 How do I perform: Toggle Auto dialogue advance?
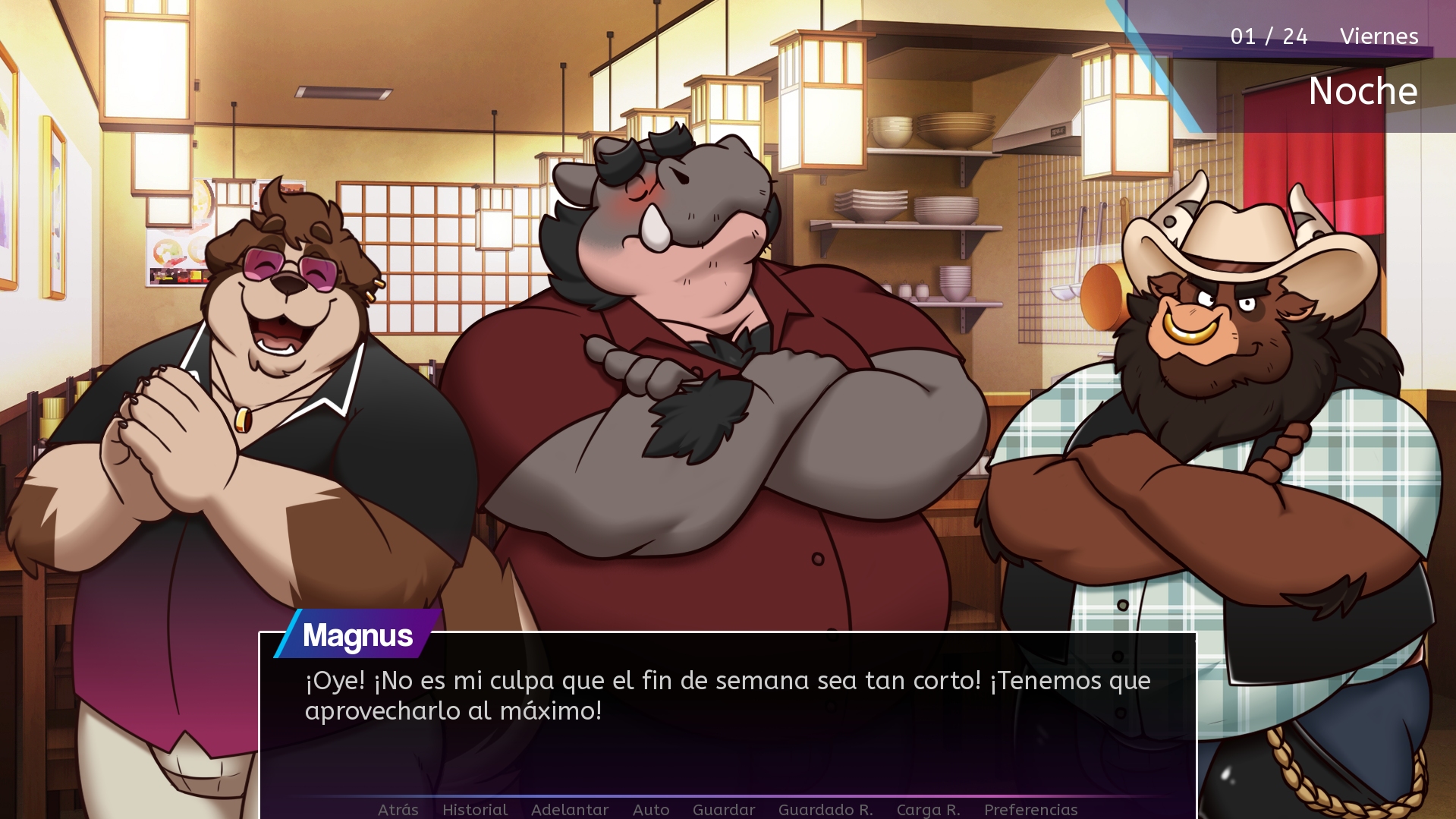point(650,809)
